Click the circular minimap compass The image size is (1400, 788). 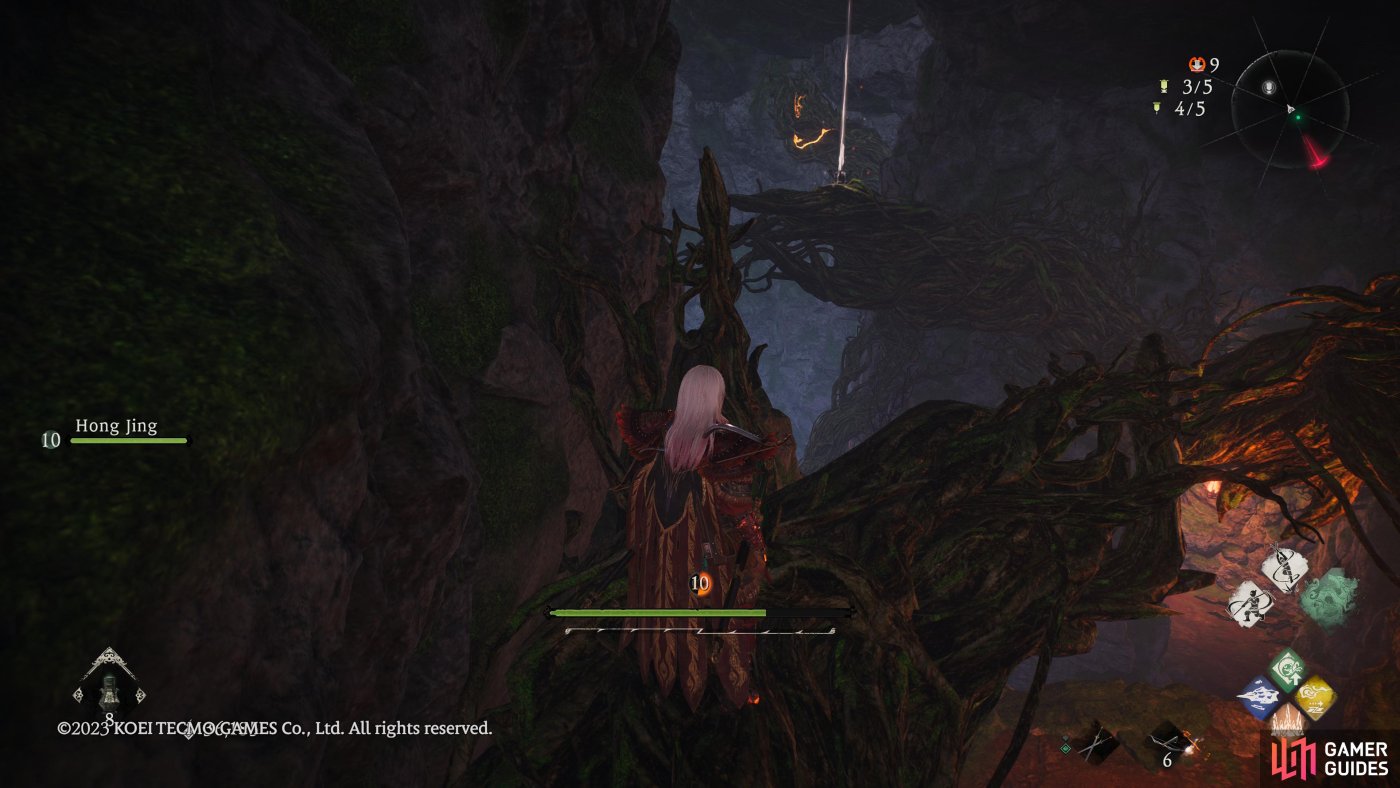1289,108
